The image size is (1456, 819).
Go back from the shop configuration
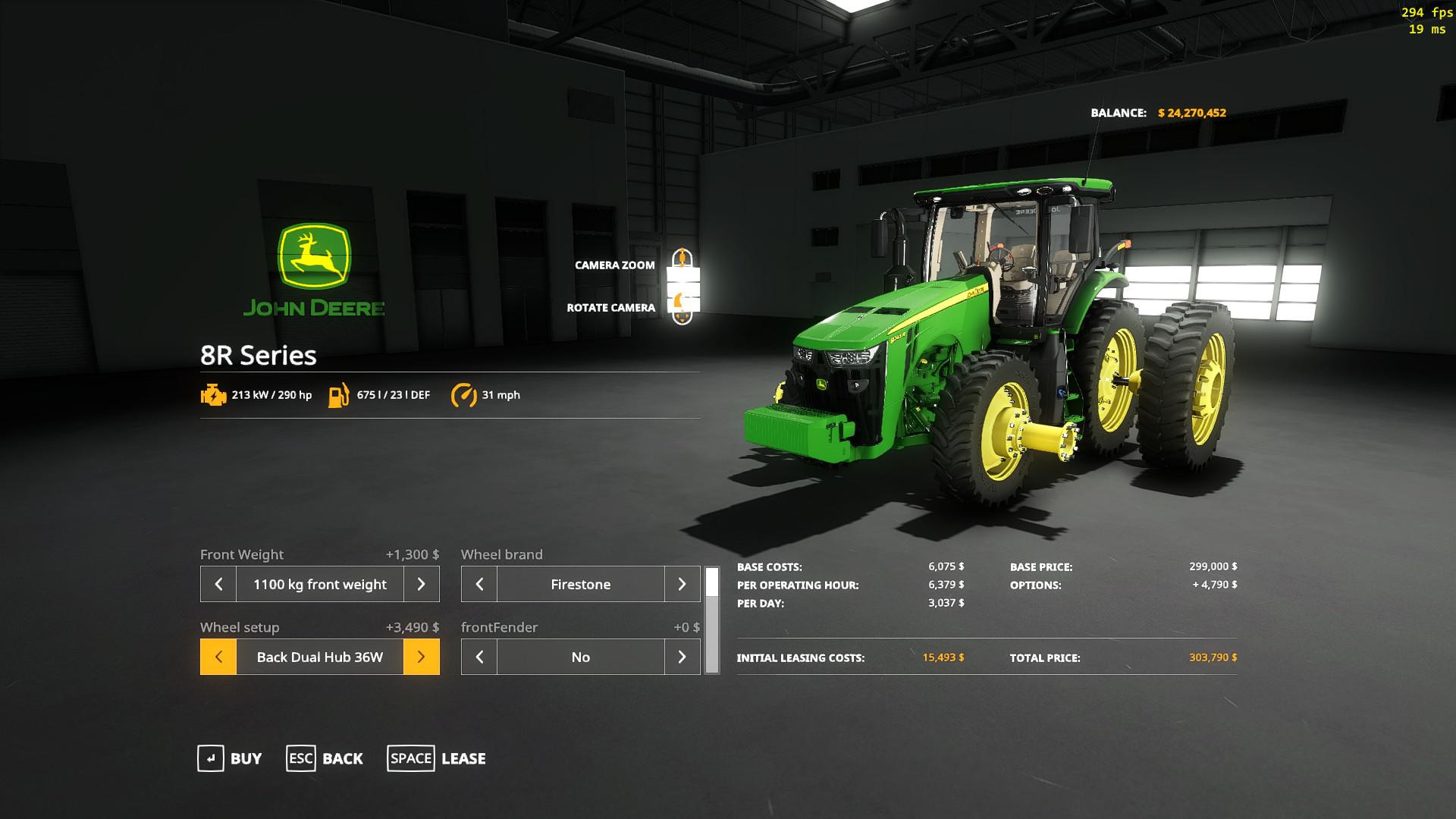325,758
